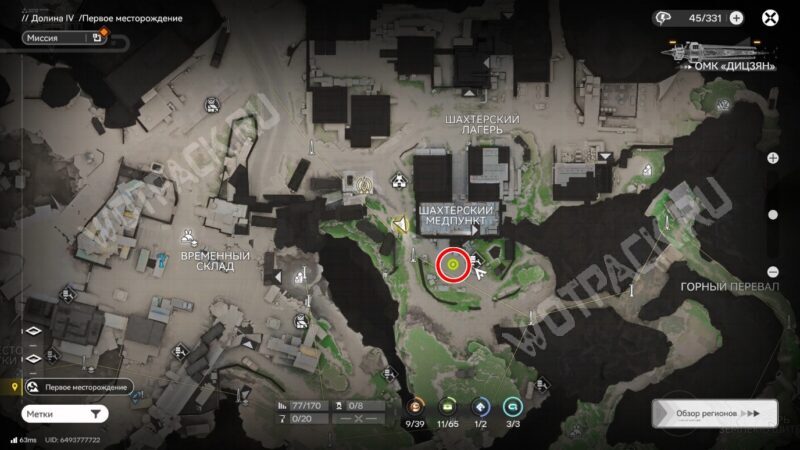Show the blue collectible counter 1/2

point(480,407)
